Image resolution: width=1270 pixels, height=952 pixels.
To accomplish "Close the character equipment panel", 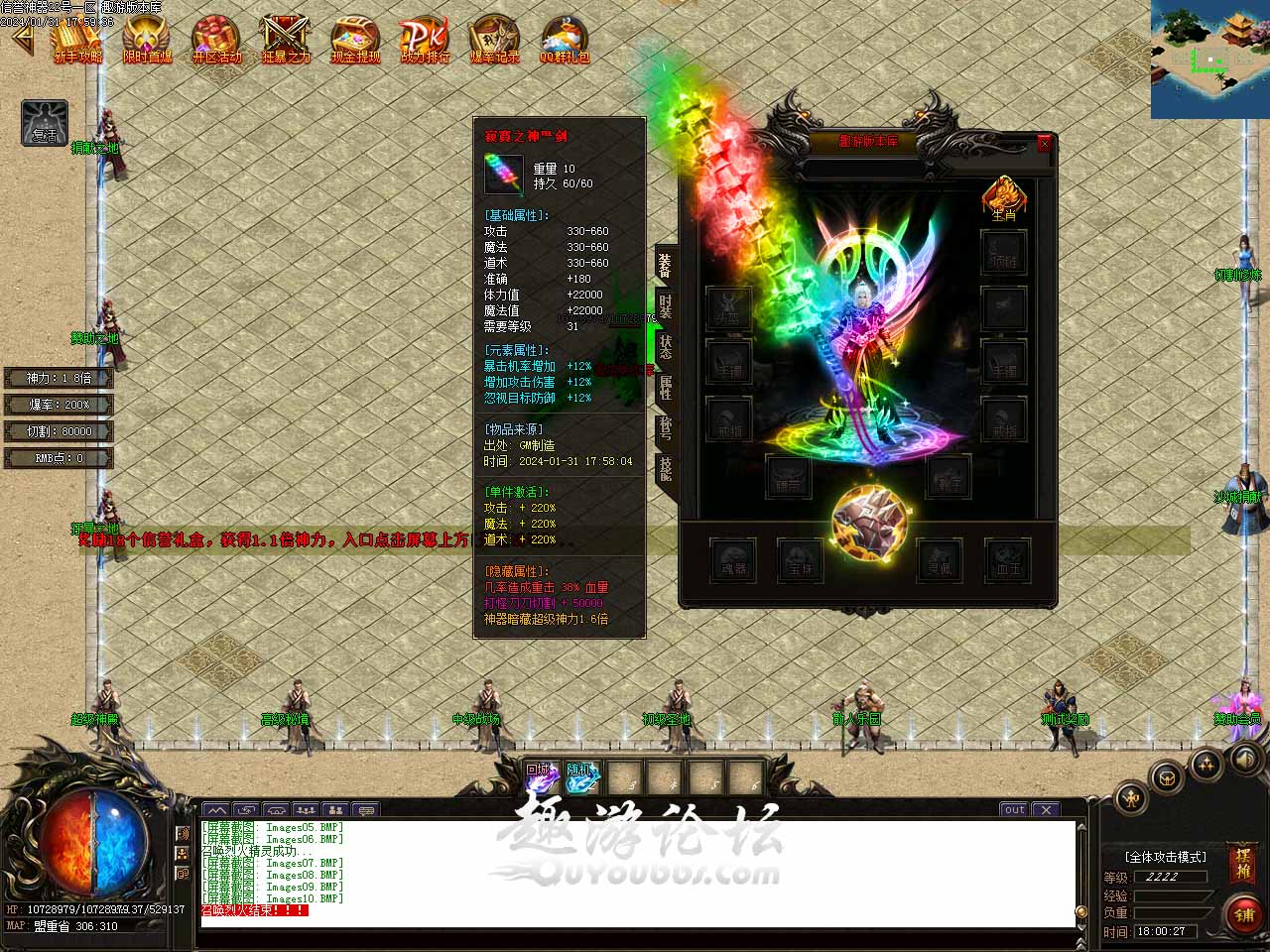I will 1044,144.
